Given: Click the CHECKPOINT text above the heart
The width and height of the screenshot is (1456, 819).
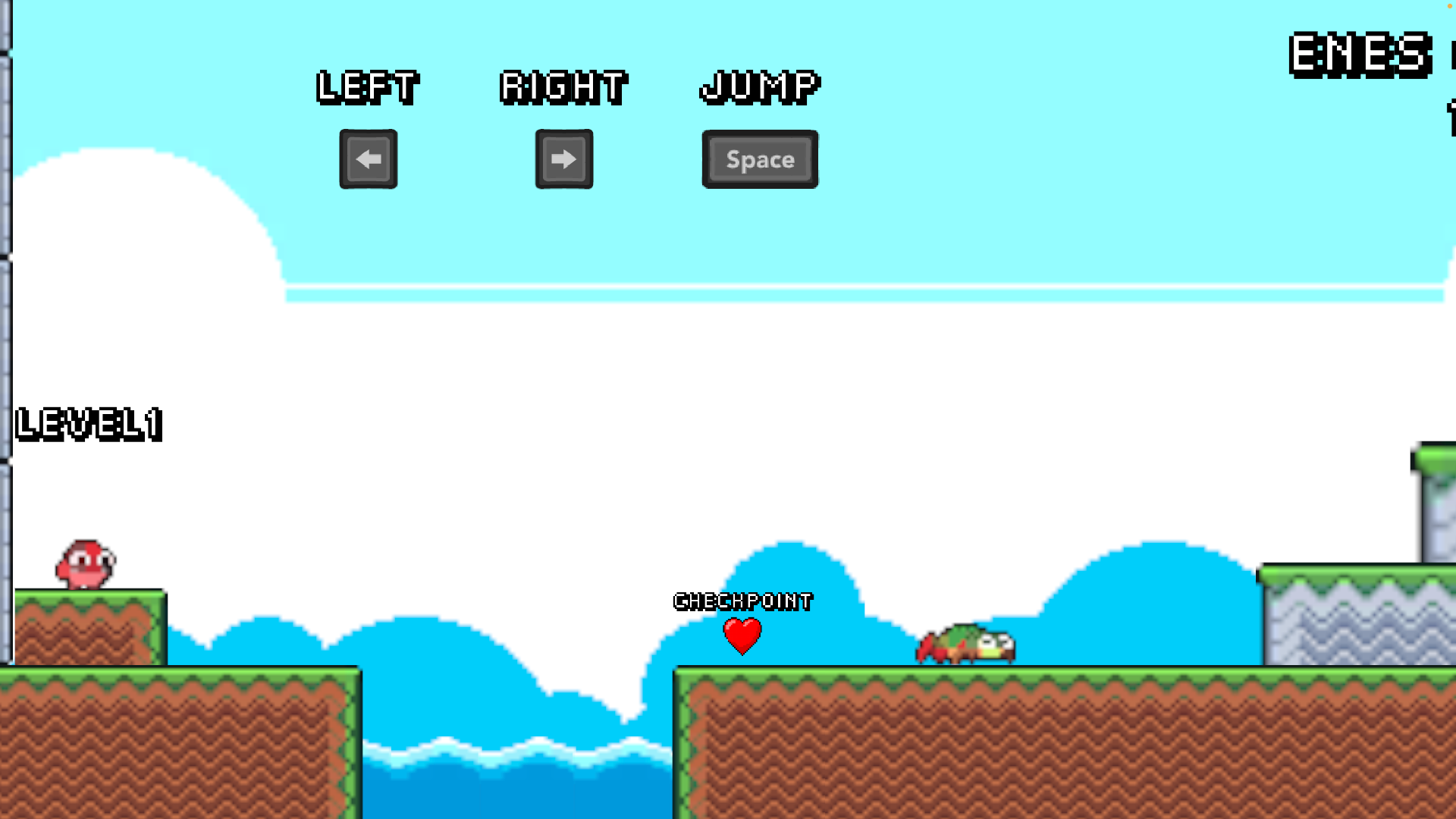Looking at the screenshot, I should point(742,601).
